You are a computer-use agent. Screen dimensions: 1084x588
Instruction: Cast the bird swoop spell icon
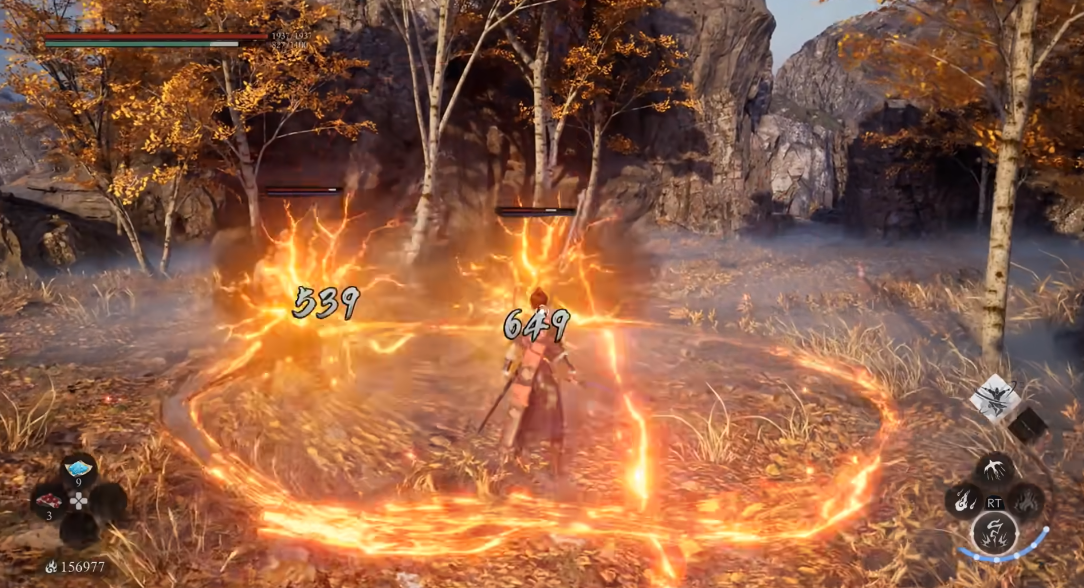pyautogui.click(x=995, y=469)
